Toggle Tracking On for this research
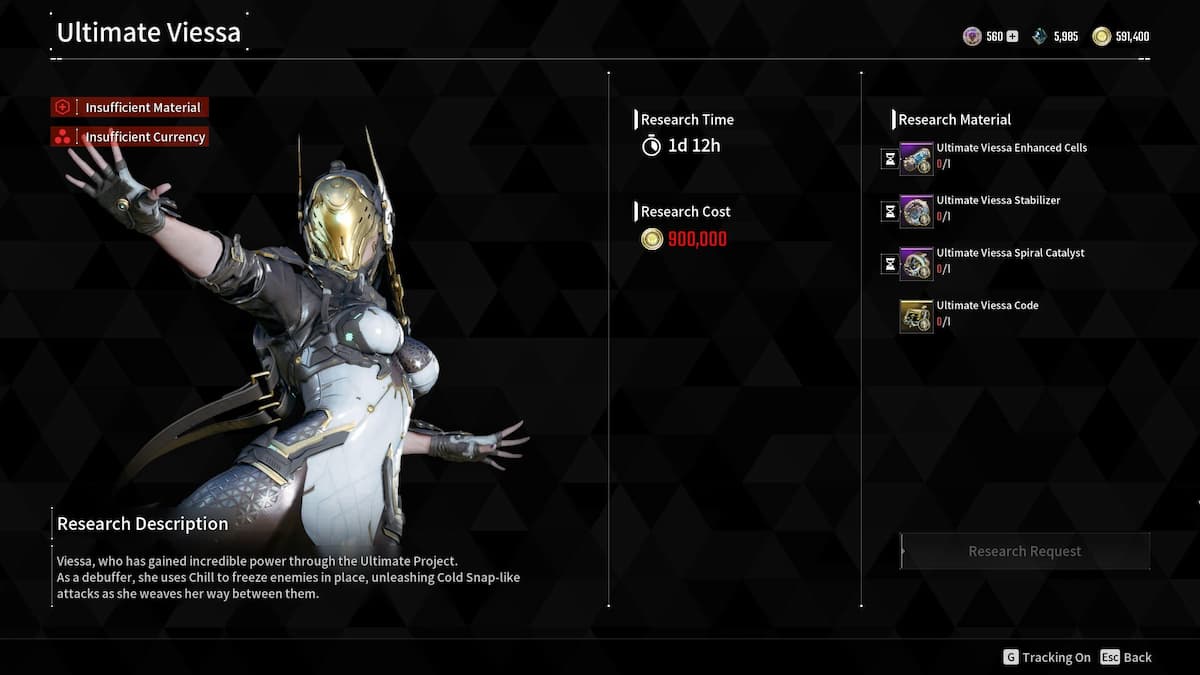This screenshot has height=675, width=1200. (1047, 657)
